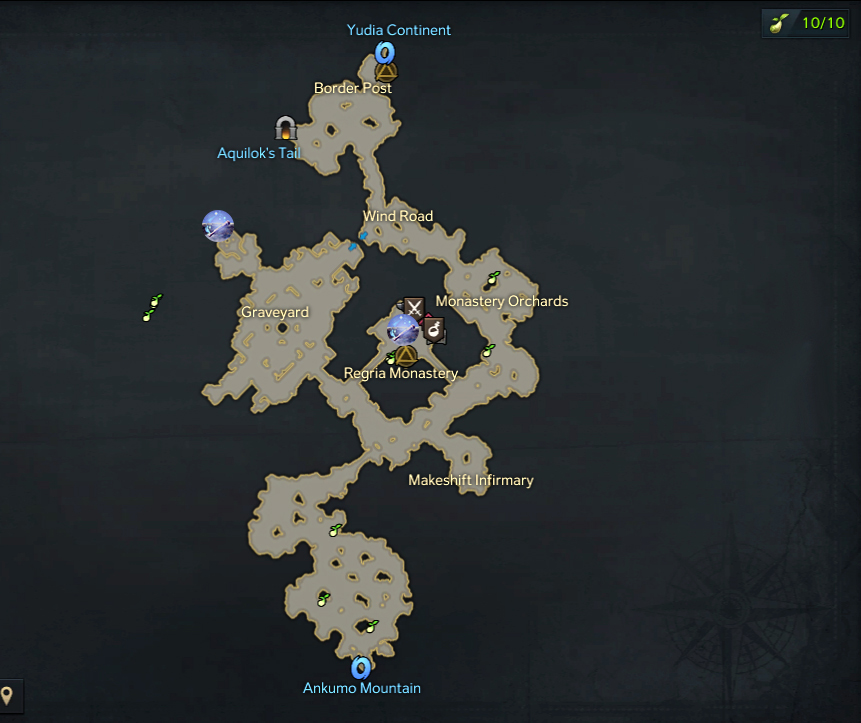Click the crossed swords weapon merchant marker
This screenshot has height=723, width=861.
click(414, 307)
